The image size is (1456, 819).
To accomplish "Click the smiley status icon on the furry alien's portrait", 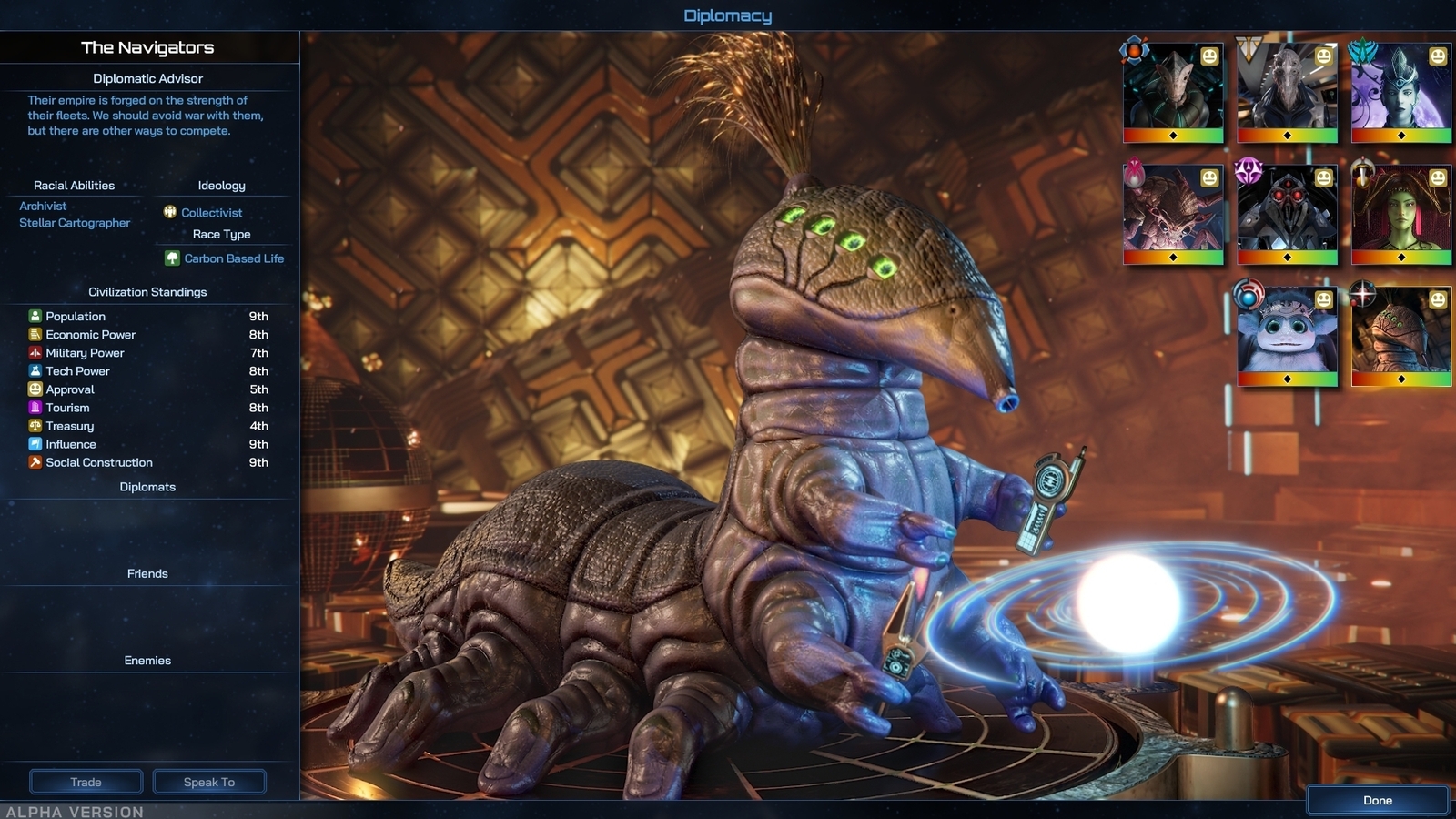I will coord(1324,300).
